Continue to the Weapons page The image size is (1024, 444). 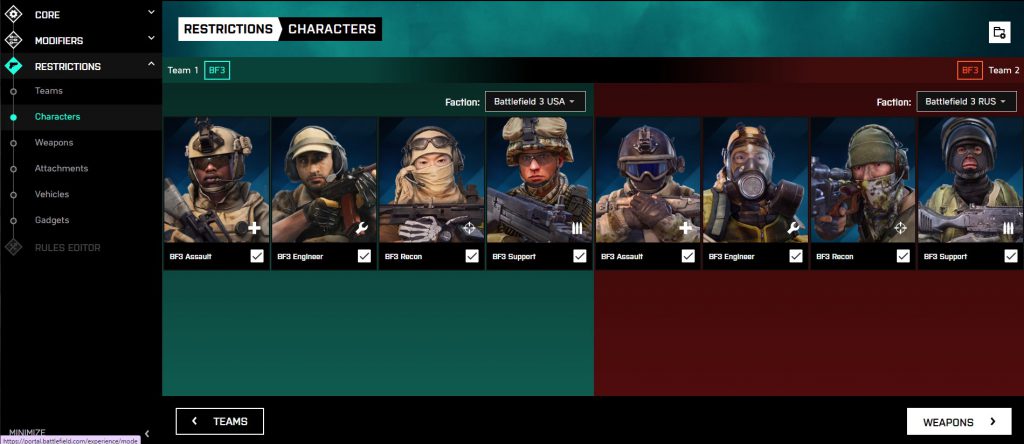point(958,422)
